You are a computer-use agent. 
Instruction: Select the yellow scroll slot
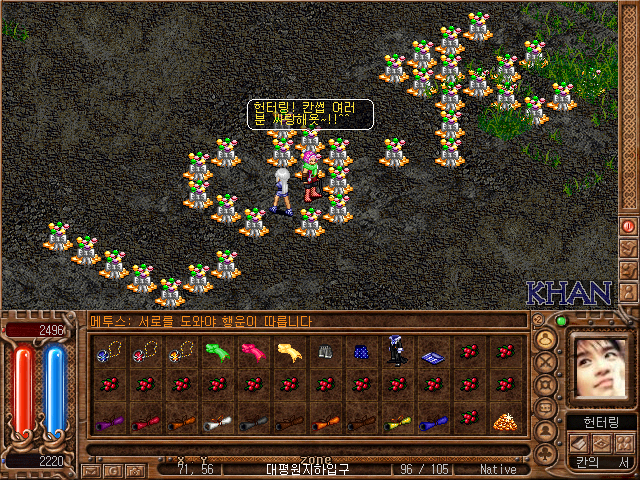point(395,422)
